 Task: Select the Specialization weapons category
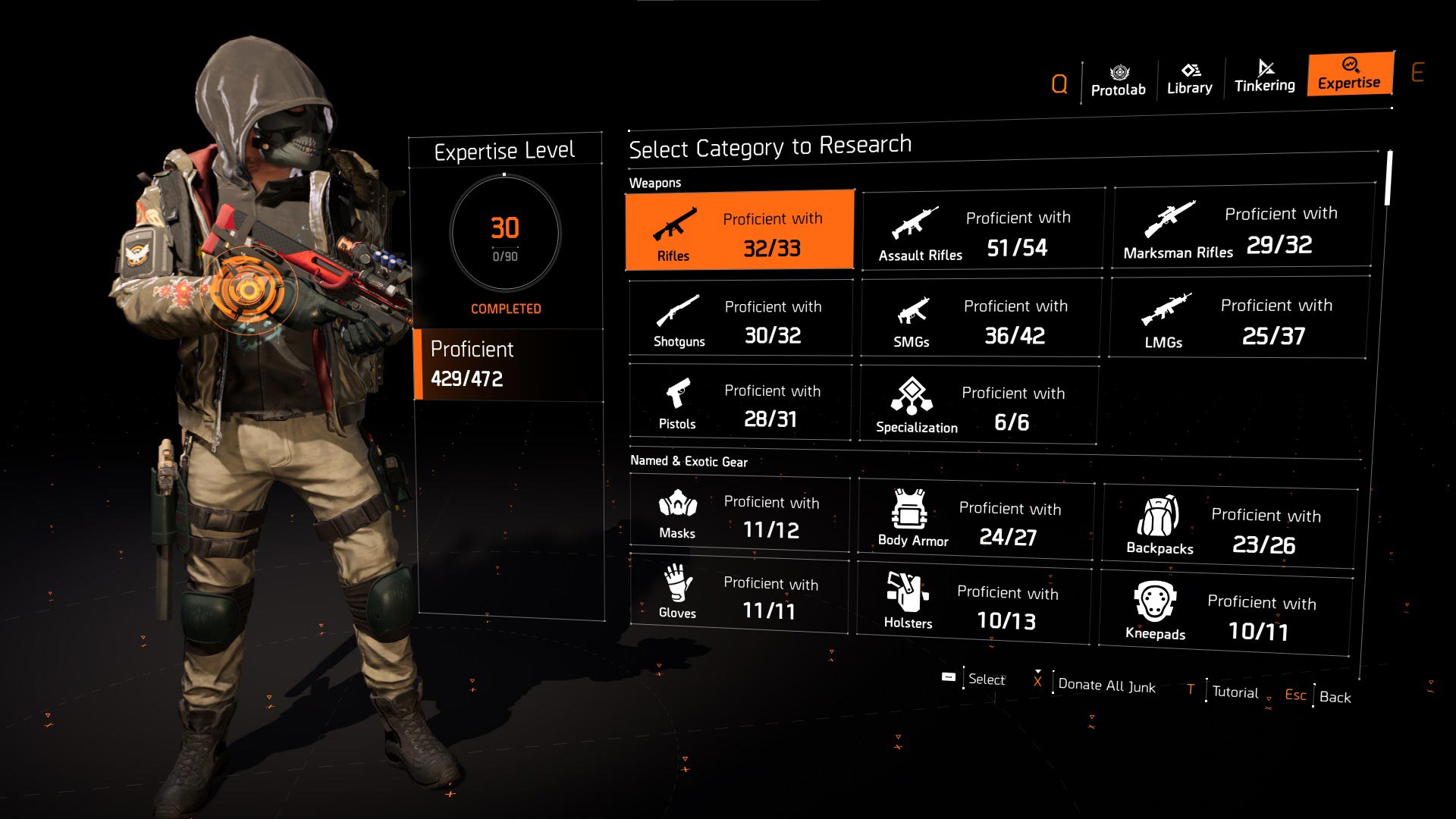point(977,405)
